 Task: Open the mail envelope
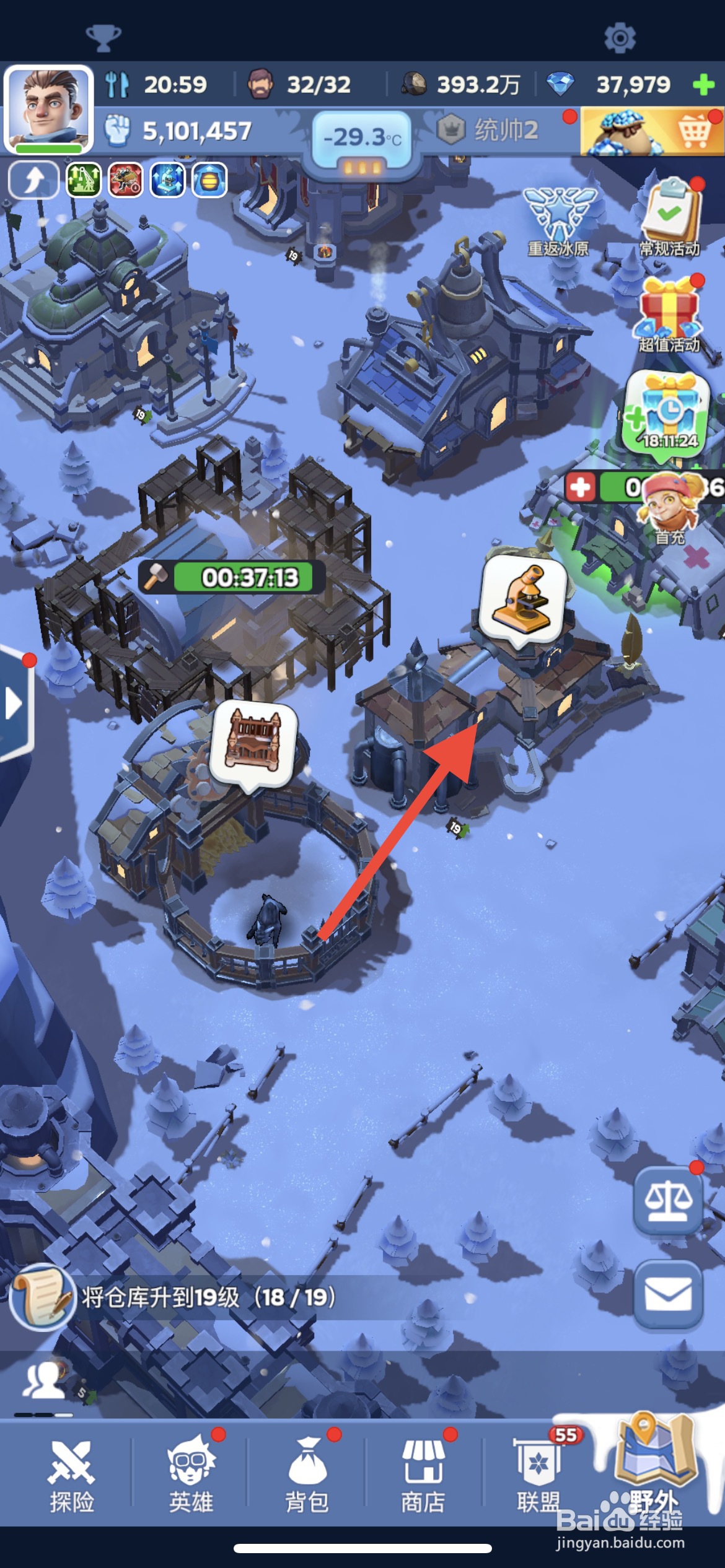coord(668,1295)
